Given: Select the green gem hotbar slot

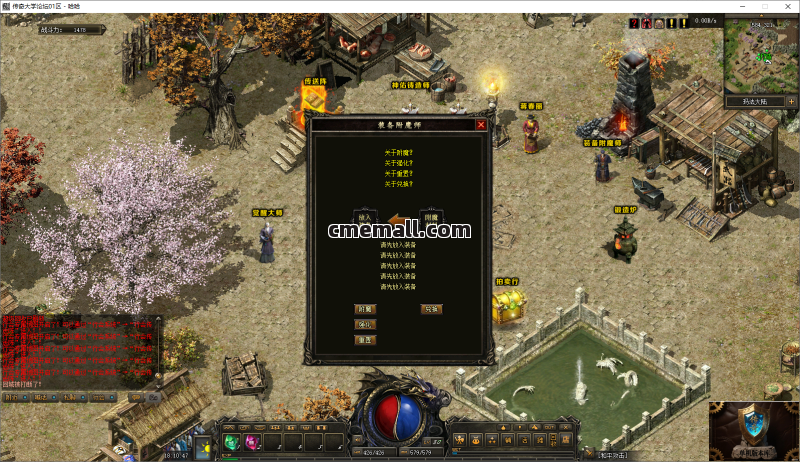Looking at the screenshot, I should 231,442.
